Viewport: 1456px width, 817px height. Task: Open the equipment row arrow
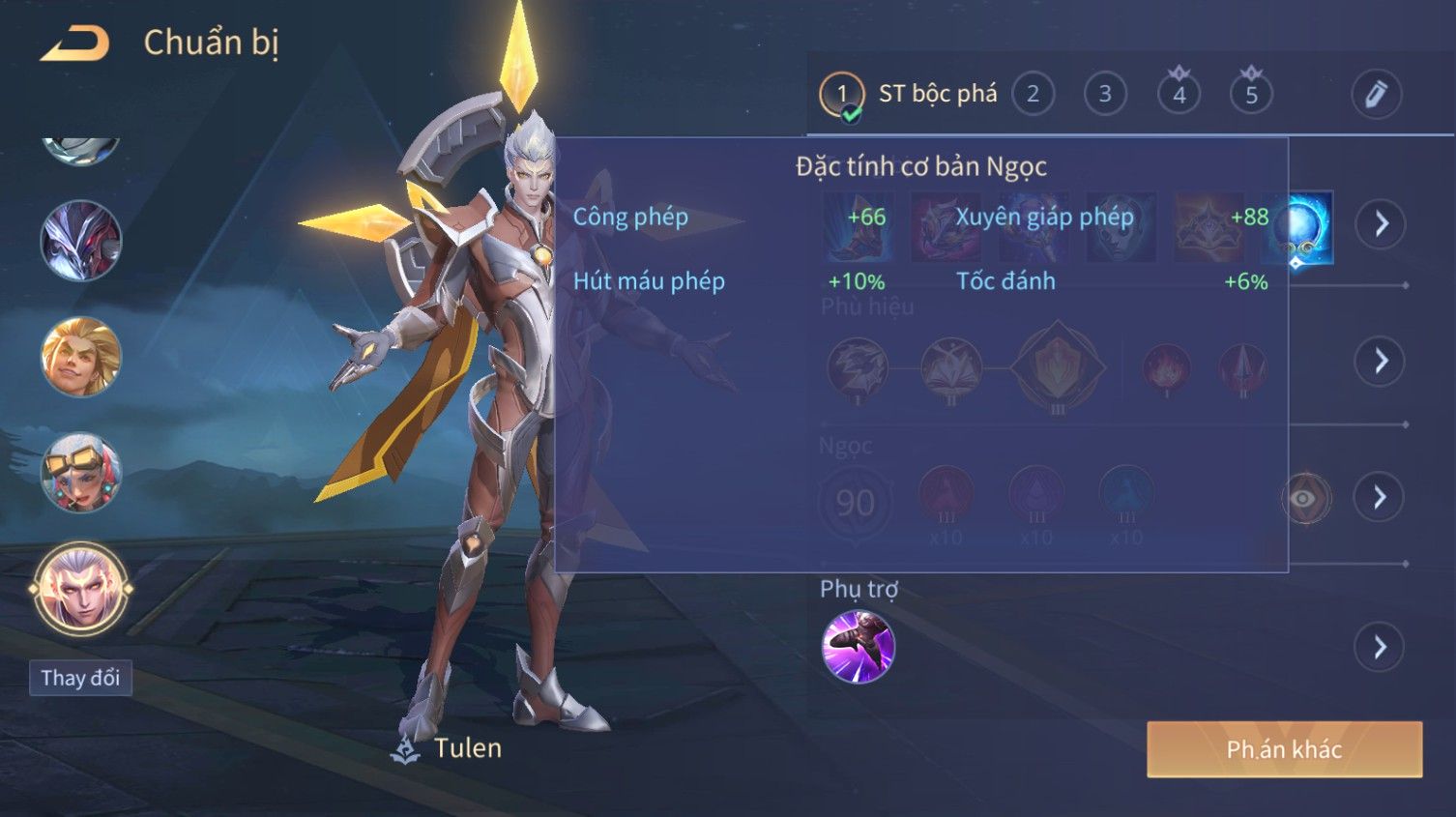(1381, 224)
